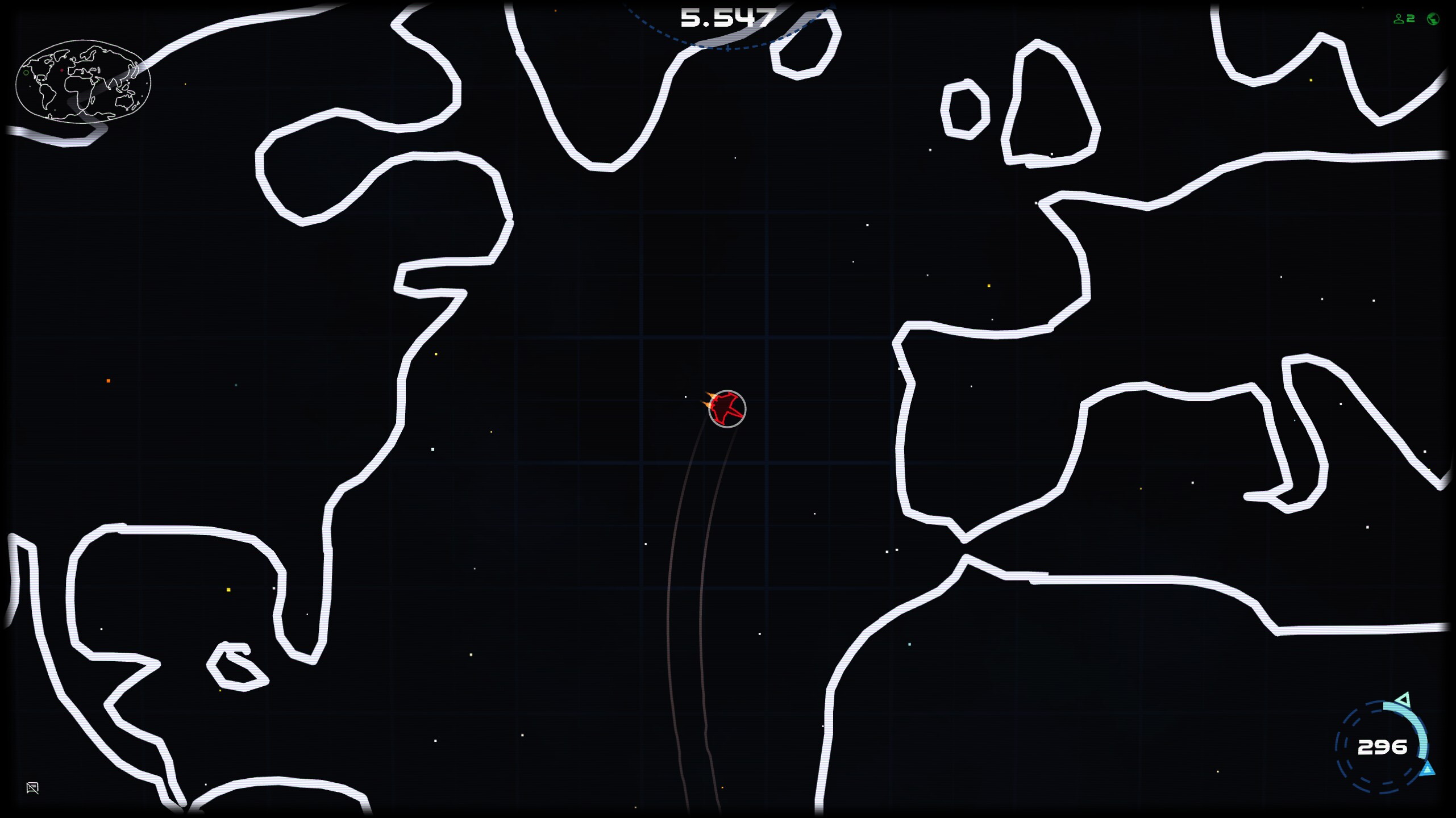This screenshot has height=818, width=1456.
Task: Select the score counter showing 5.547
Action: [x=727, y=19]
